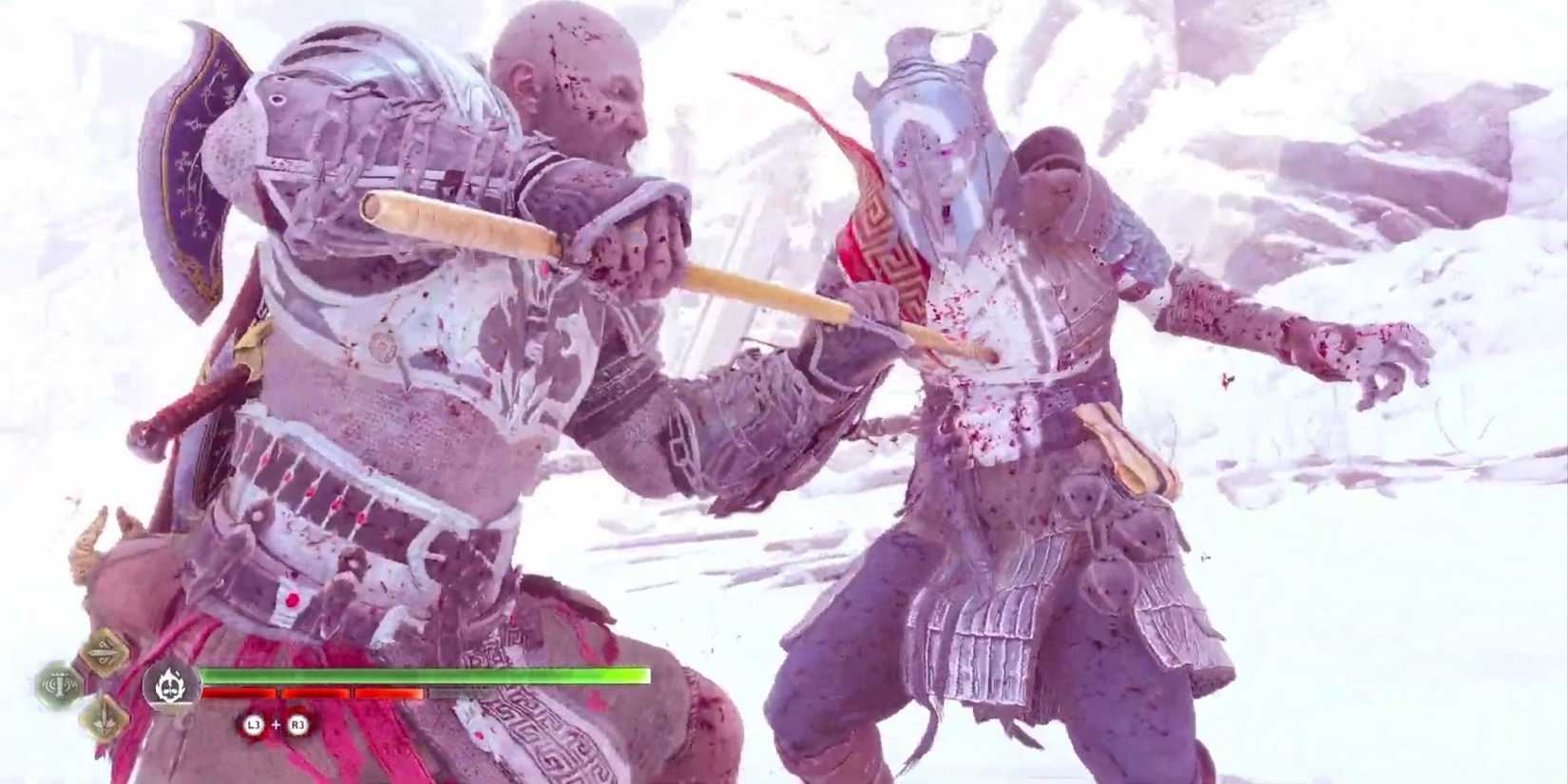Click the grey unfilled Rage segment
This screenshot has height=784, width=1568.
coord(453,694)
